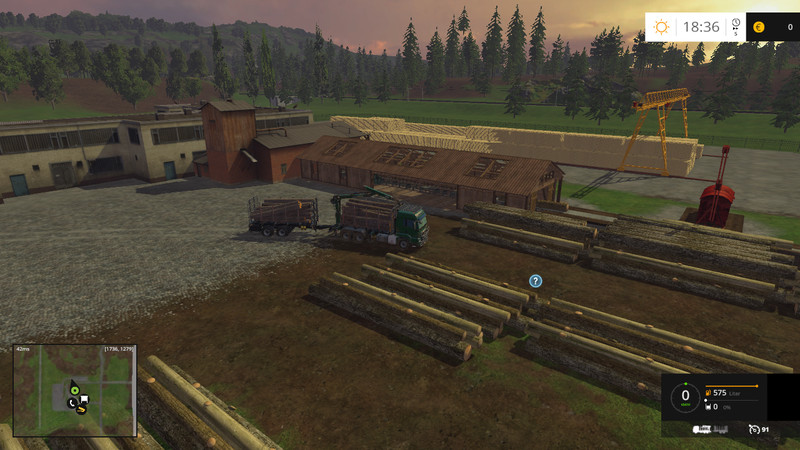Open the minimap
Screen dimensions: 800x450
(74, 391)
